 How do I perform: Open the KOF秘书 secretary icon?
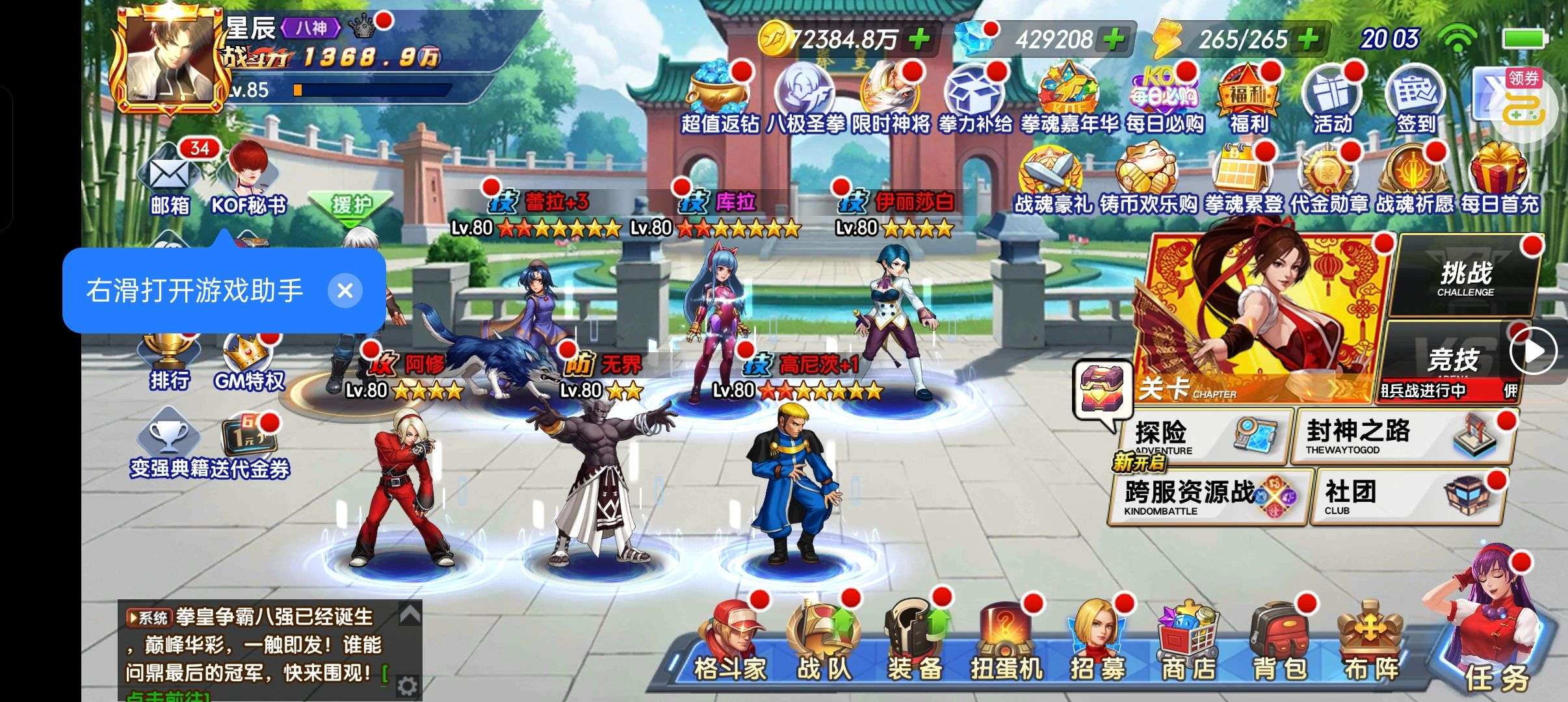[249, 179]
